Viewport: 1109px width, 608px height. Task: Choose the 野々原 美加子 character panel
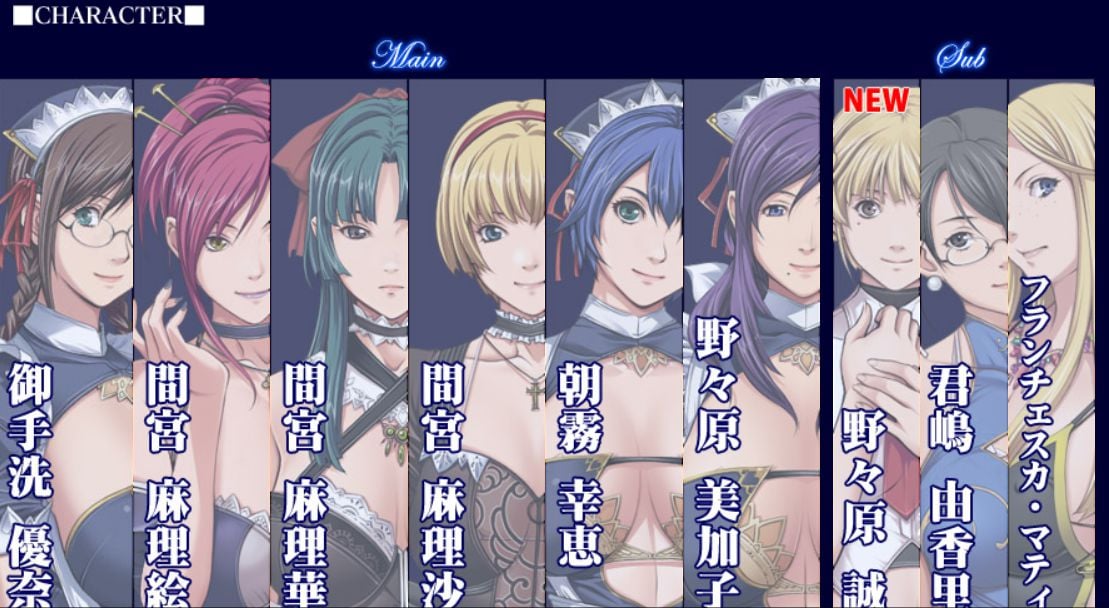click(x=752, y=340)
